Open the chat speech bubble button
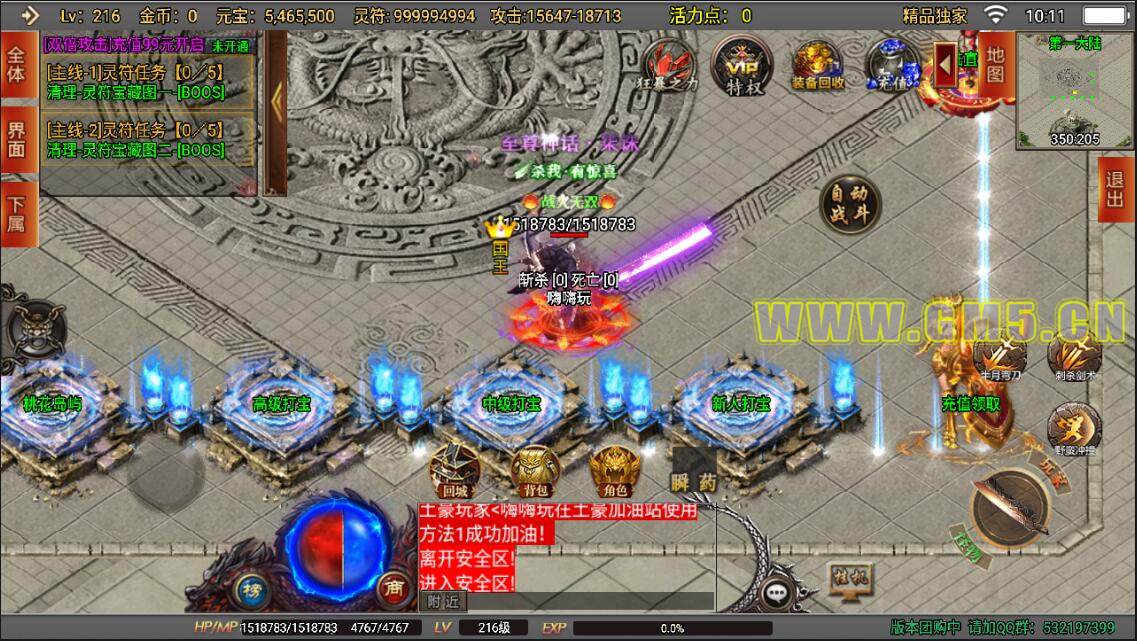 778,593
